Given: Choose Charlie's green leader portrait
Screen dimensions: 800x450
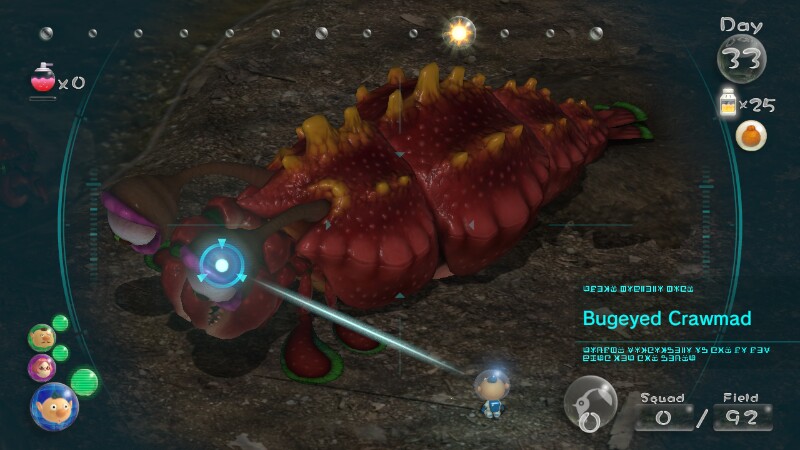Looking at the screenshot, I should pos(42,337).
